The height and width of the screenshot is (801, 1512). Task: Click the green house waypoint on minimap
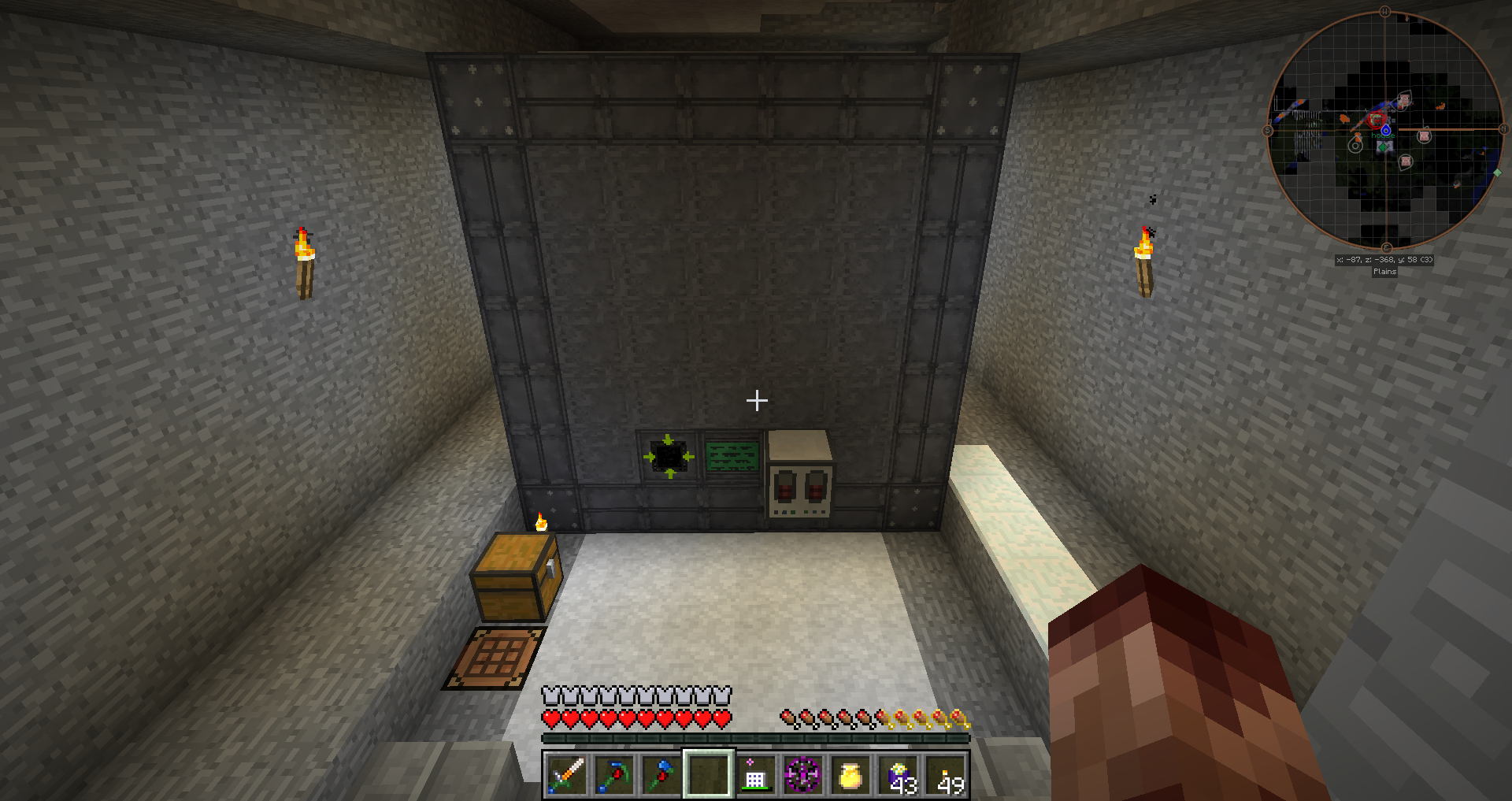click(x=1383, y=146)
